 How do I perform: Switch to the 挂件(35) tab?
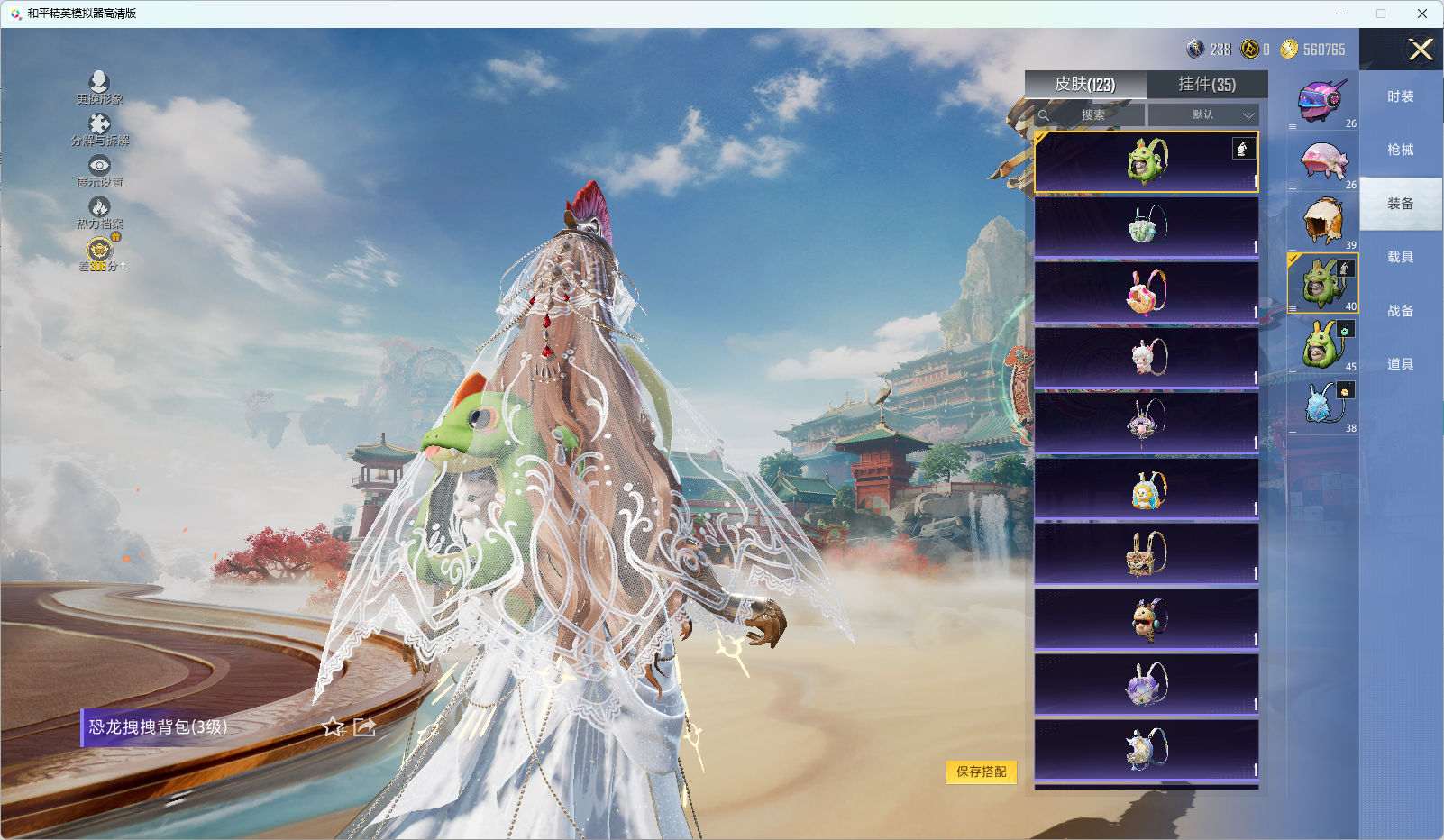(1207, 85)
